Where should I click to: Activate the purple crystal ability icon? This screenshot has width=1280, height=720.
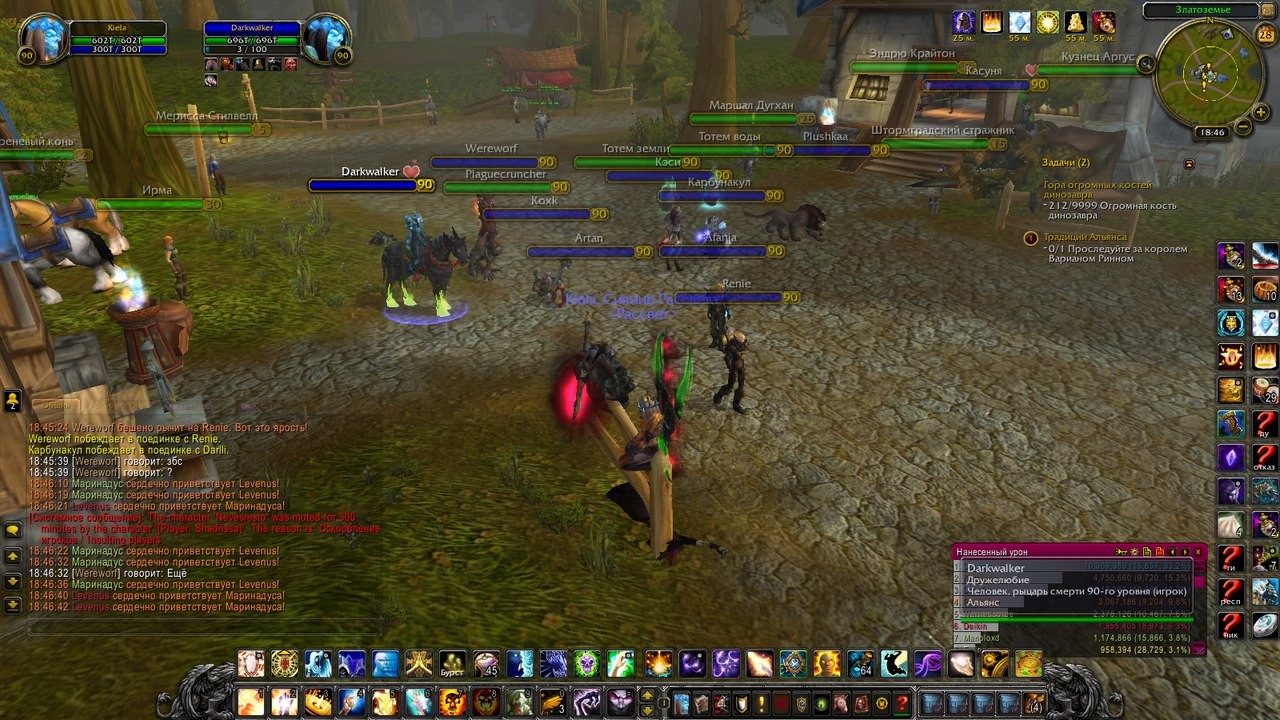click(x=1231, y=458)
